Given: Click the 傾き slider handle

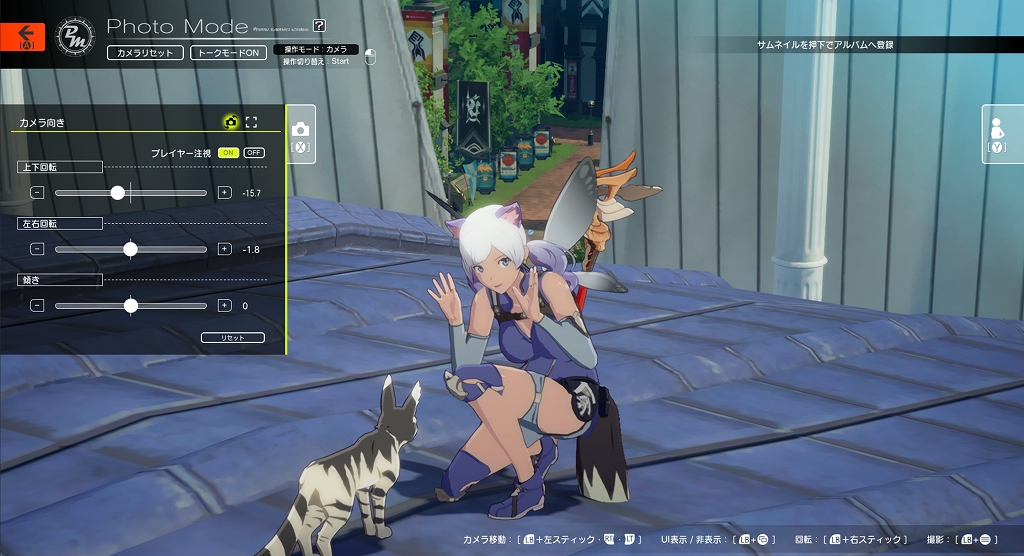Looking at the screenshot, I should pyautogui.click(x=130, y=306).
